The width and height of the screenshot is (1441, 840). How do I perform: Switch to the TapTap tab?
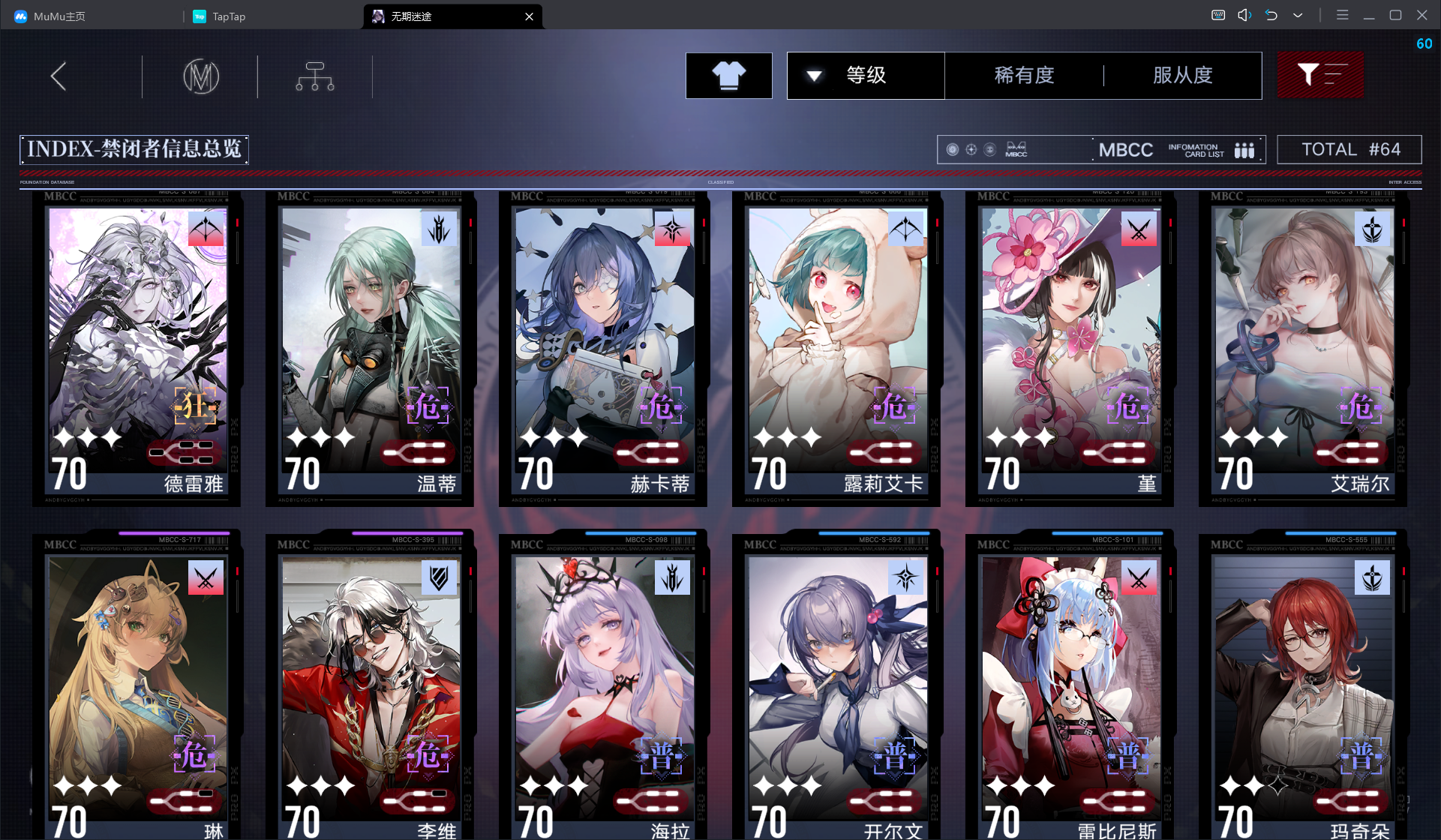click(219, 16)
